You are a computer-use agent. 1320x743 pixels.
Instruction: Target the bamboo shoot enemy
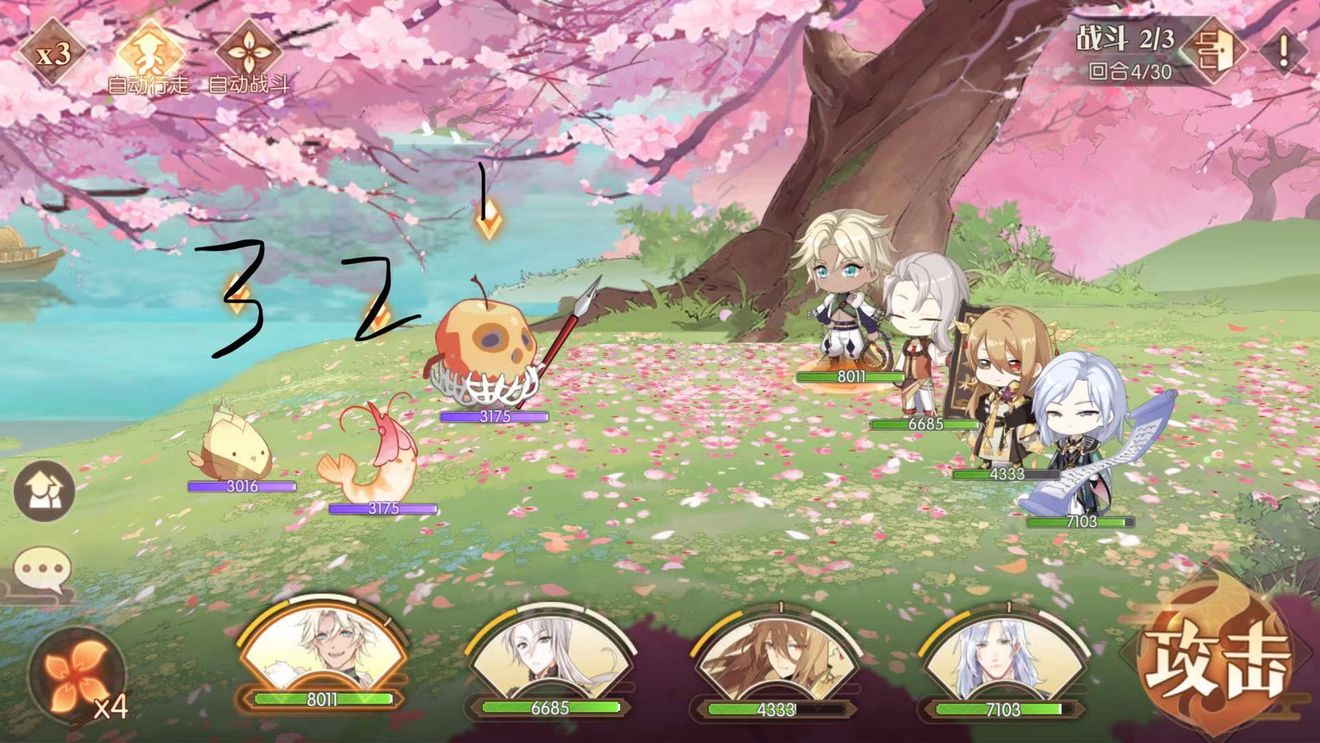click(x=236, y=445)
